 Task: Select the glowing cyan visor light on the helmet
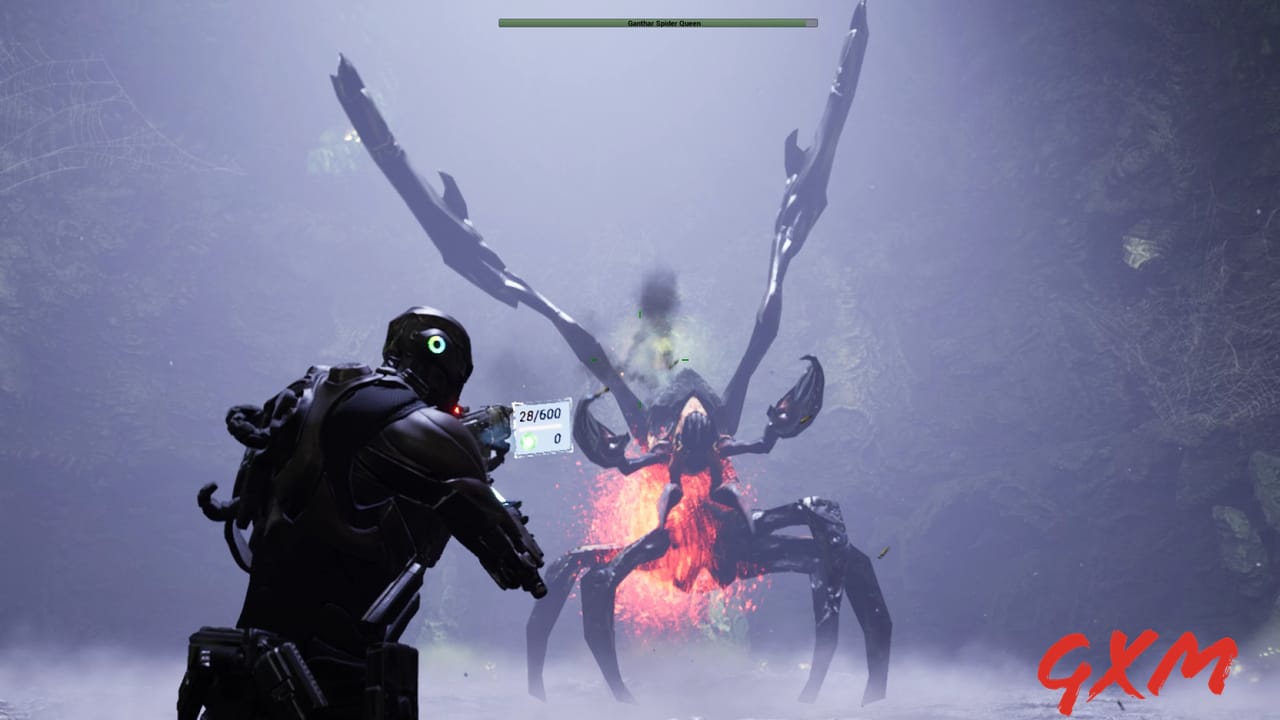coord(436,342)
